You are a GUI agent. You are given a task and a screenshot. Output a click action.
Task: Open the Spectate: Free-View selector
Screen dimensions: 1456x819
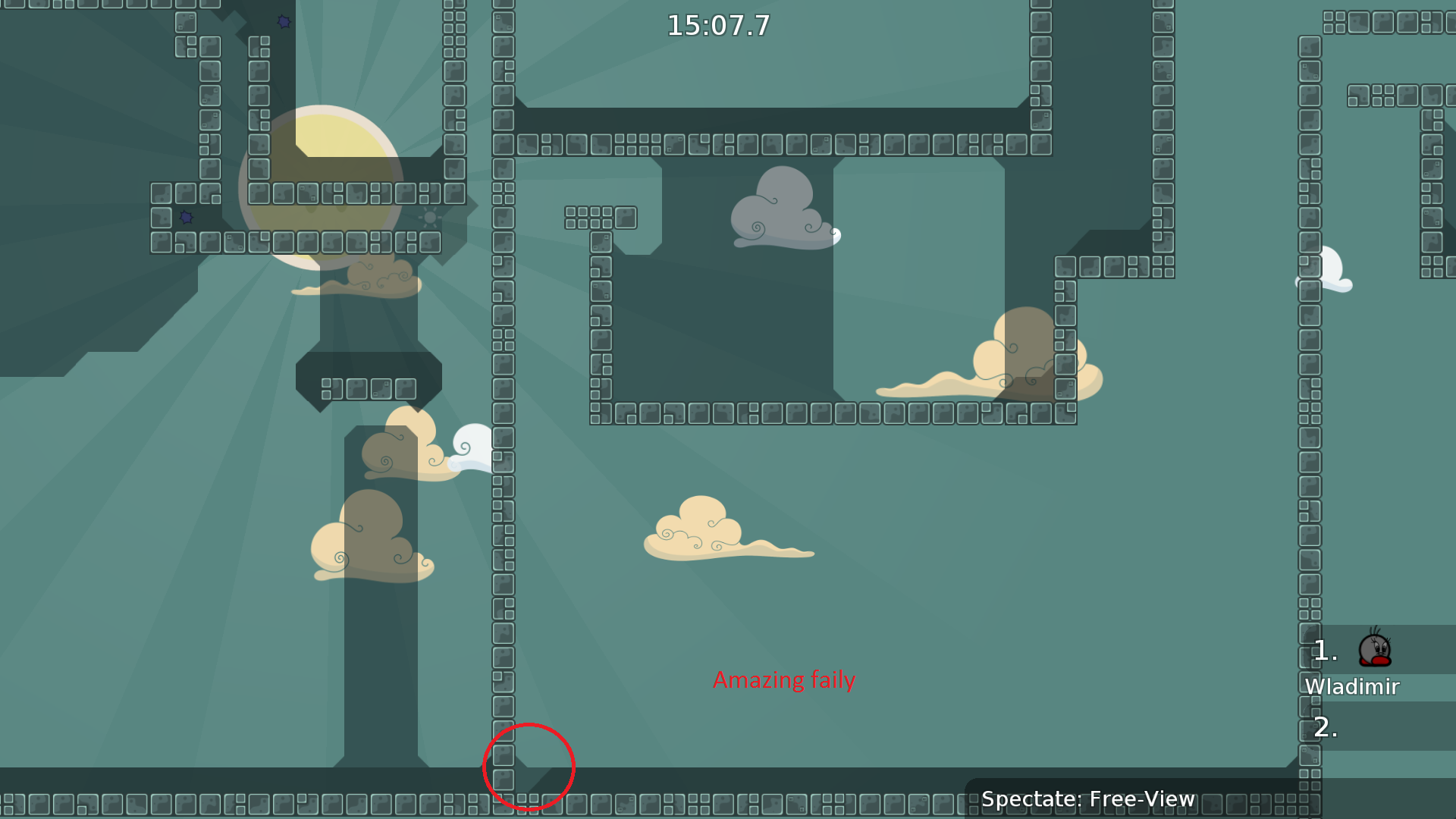tap(1088, 799)
